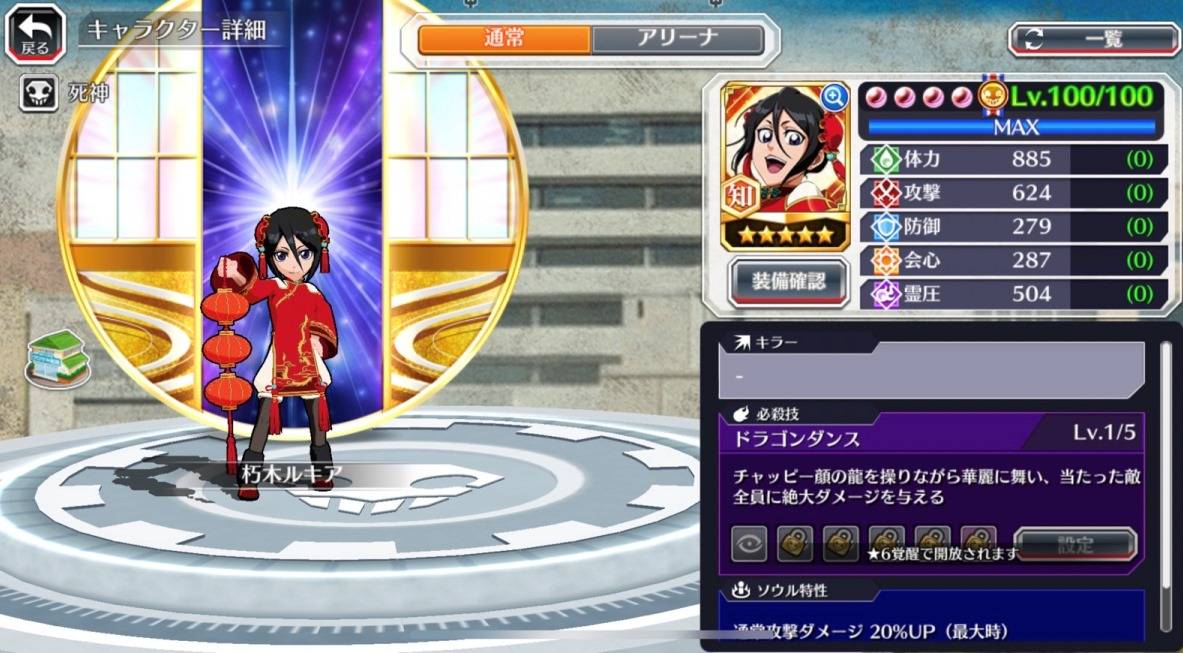Viewport: 1183px width, 653px height.
Task: Switch to the アリーナ tab
Action: 677,39
